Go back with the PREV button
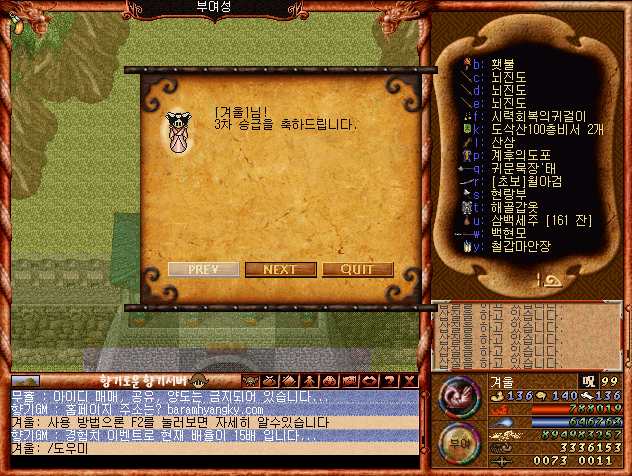The width and height of the screenshot is (632, 476). coord(203,269)
